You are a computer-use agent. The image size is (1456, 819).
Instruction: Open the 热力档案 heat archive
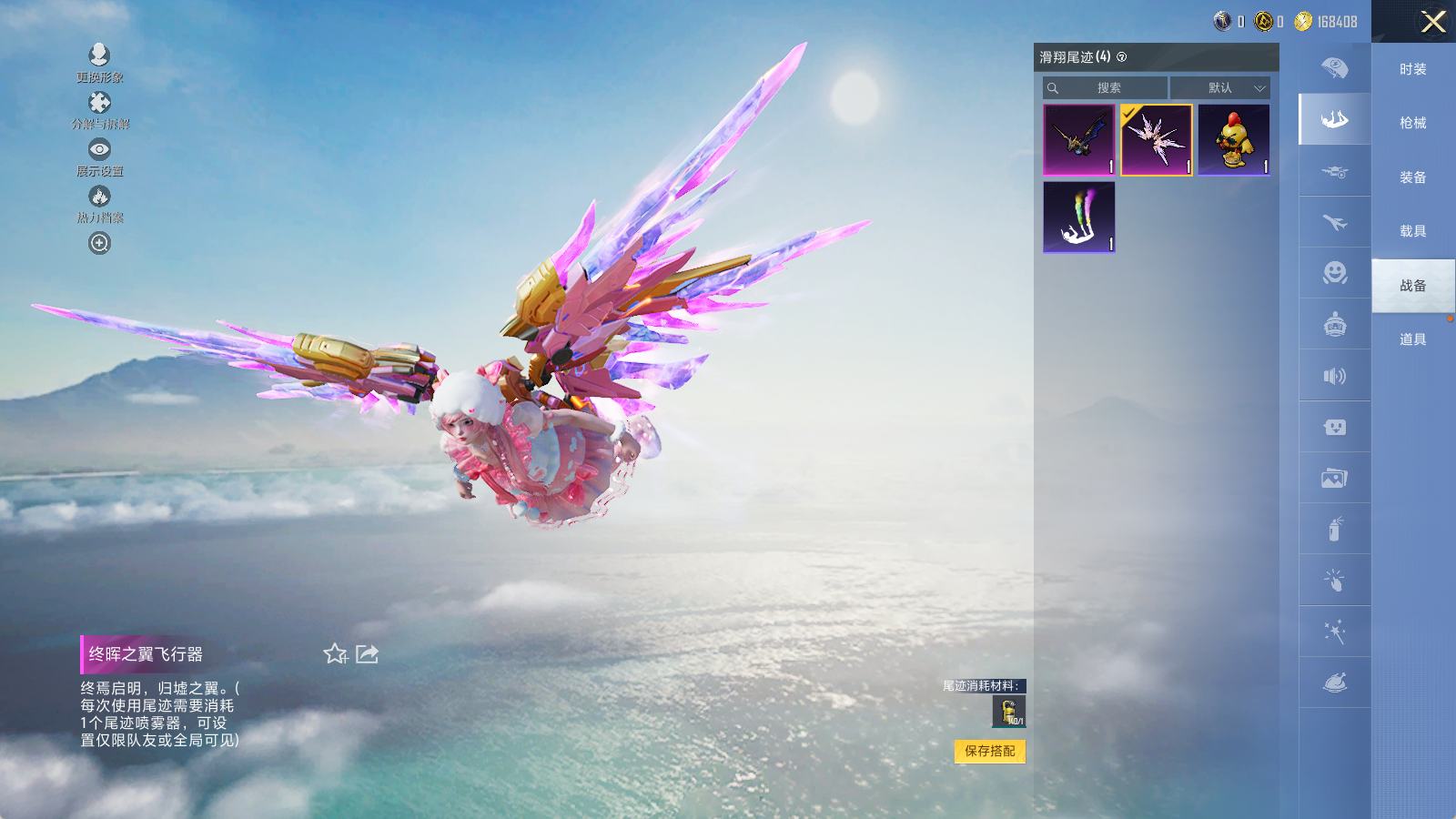click(x=99, y=203)
